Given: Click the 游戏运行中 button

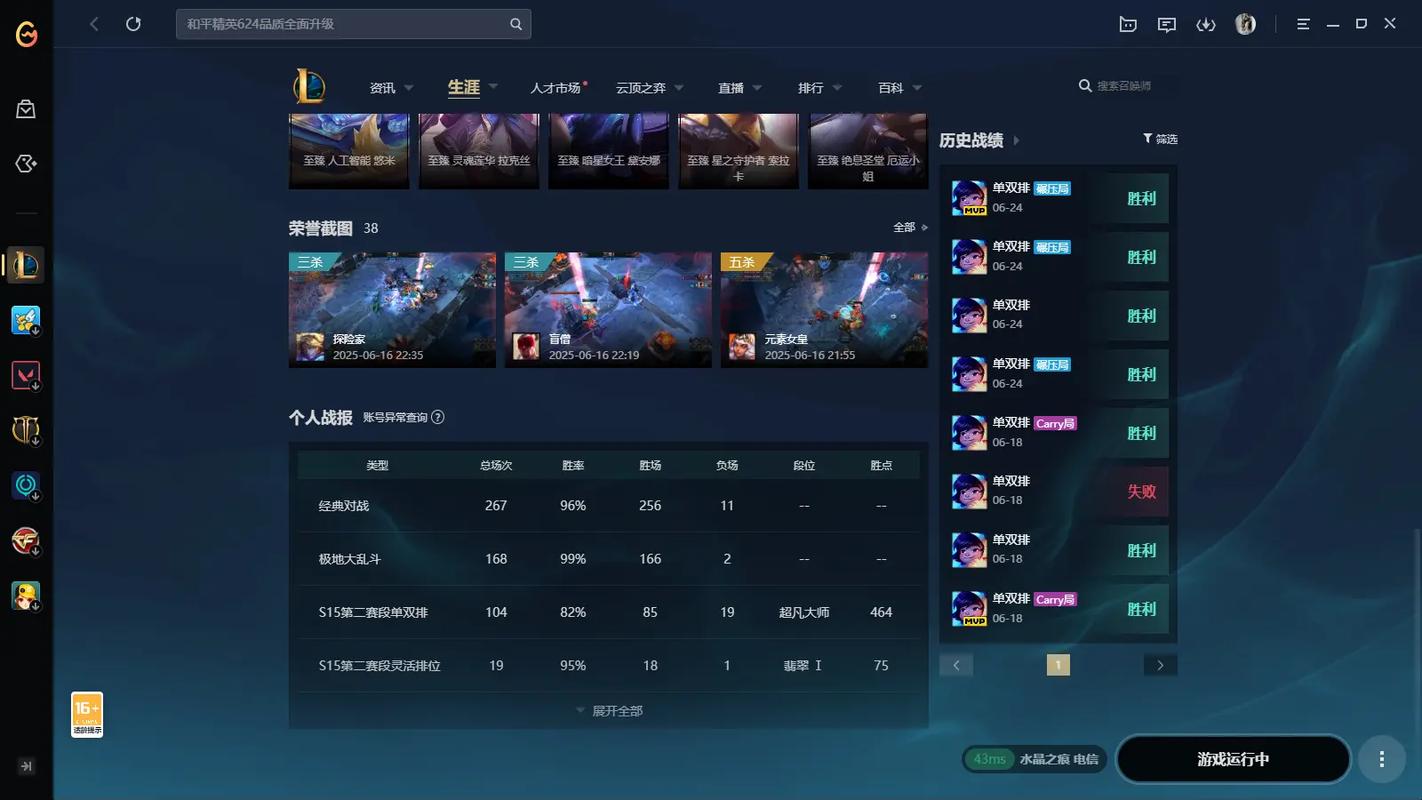Looking at the screenshot, I should 1233,759.
